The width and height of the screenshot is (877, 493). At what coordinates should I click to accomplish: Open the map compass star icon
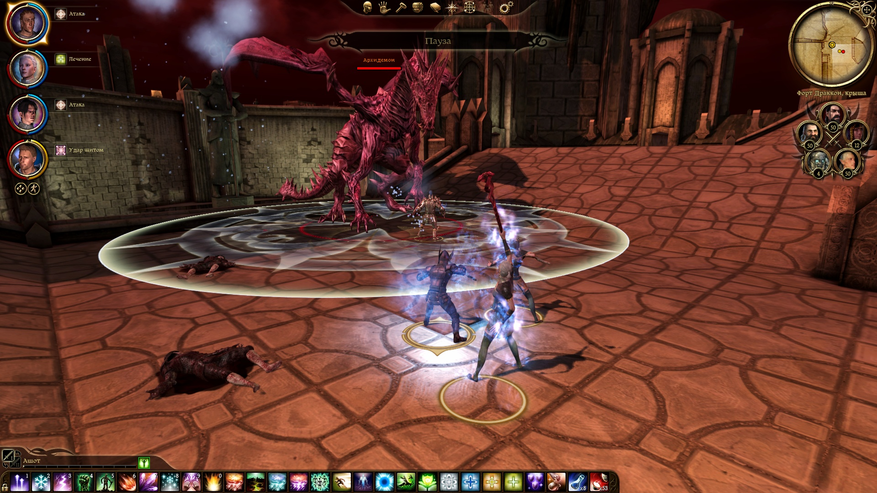pyautogui.click(x=453, y=8)
